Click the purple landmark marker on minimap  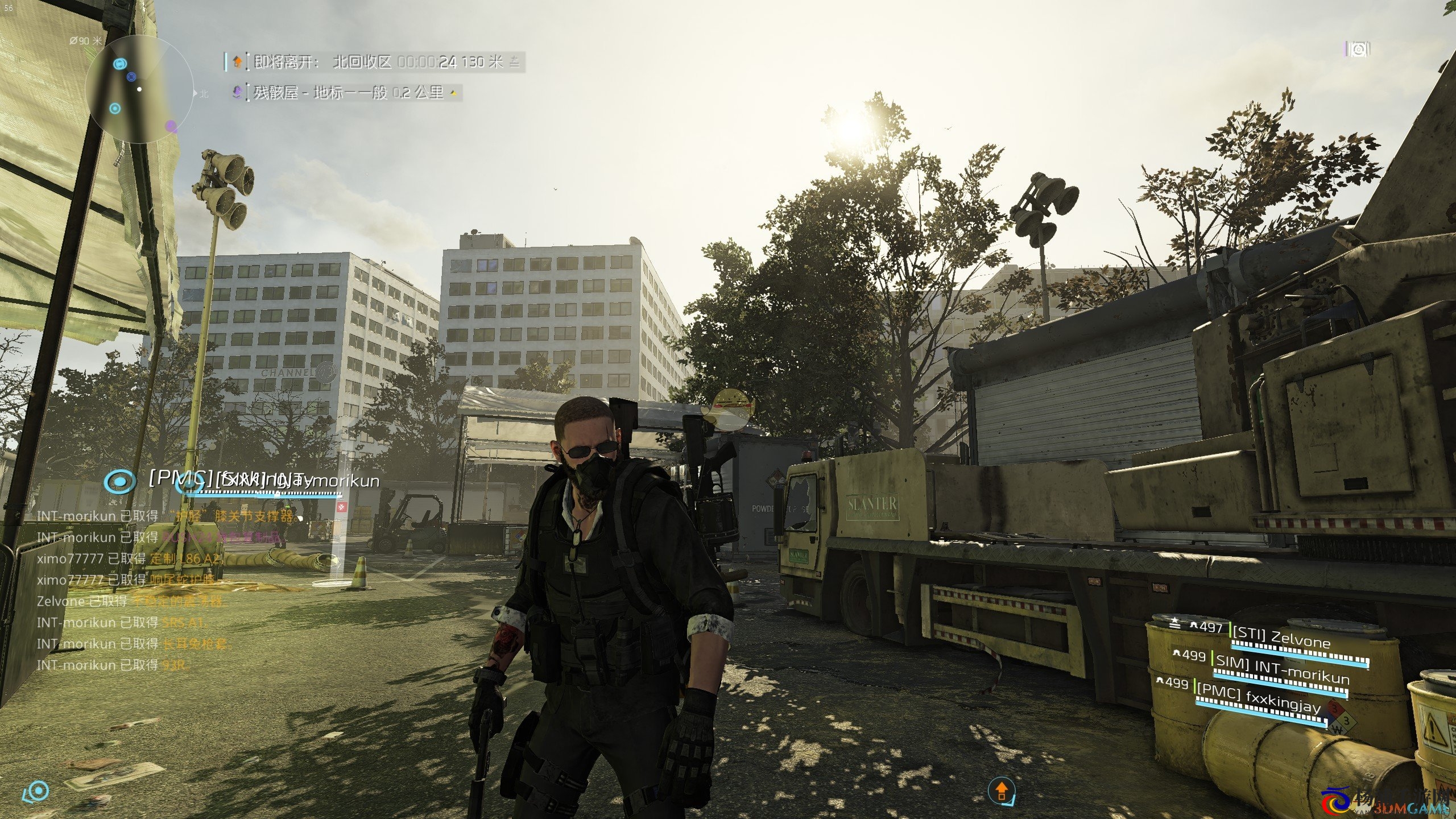coord(171,126)
